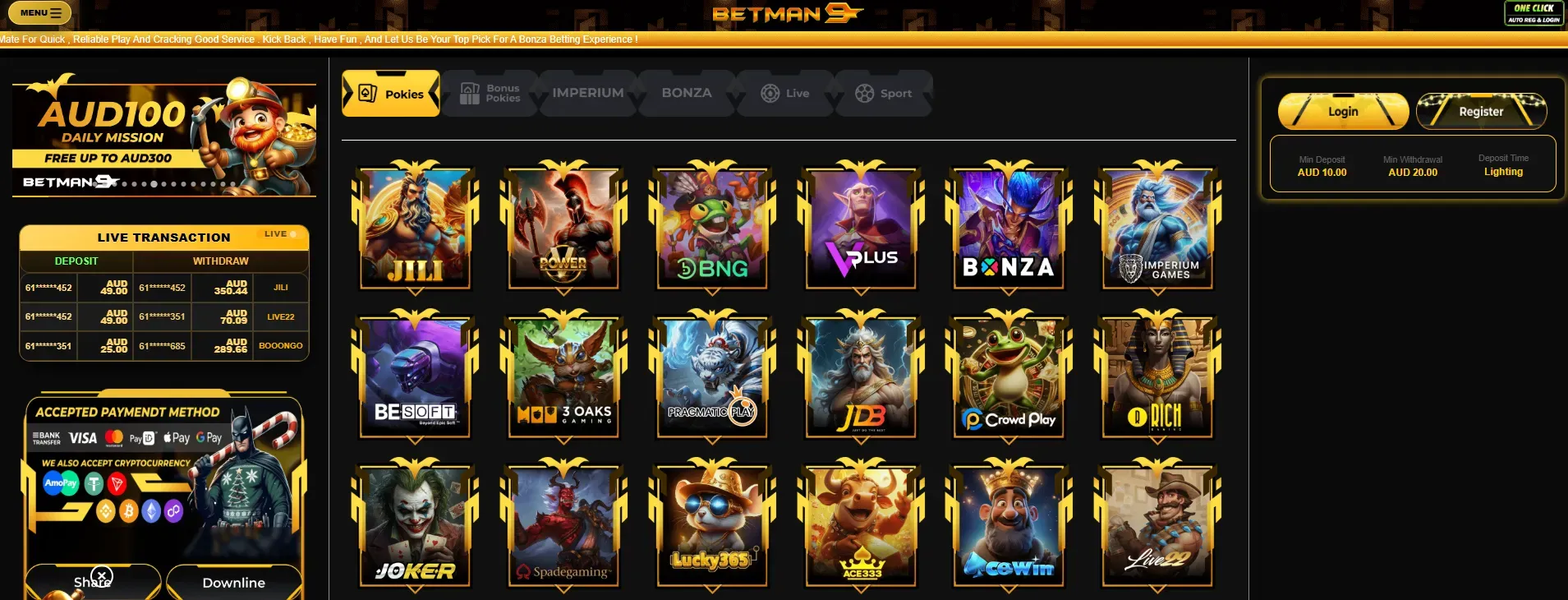Viewport: 1568px width, 600px height.
Task: Select the BNG provider tile
Action: coord(712,228)
